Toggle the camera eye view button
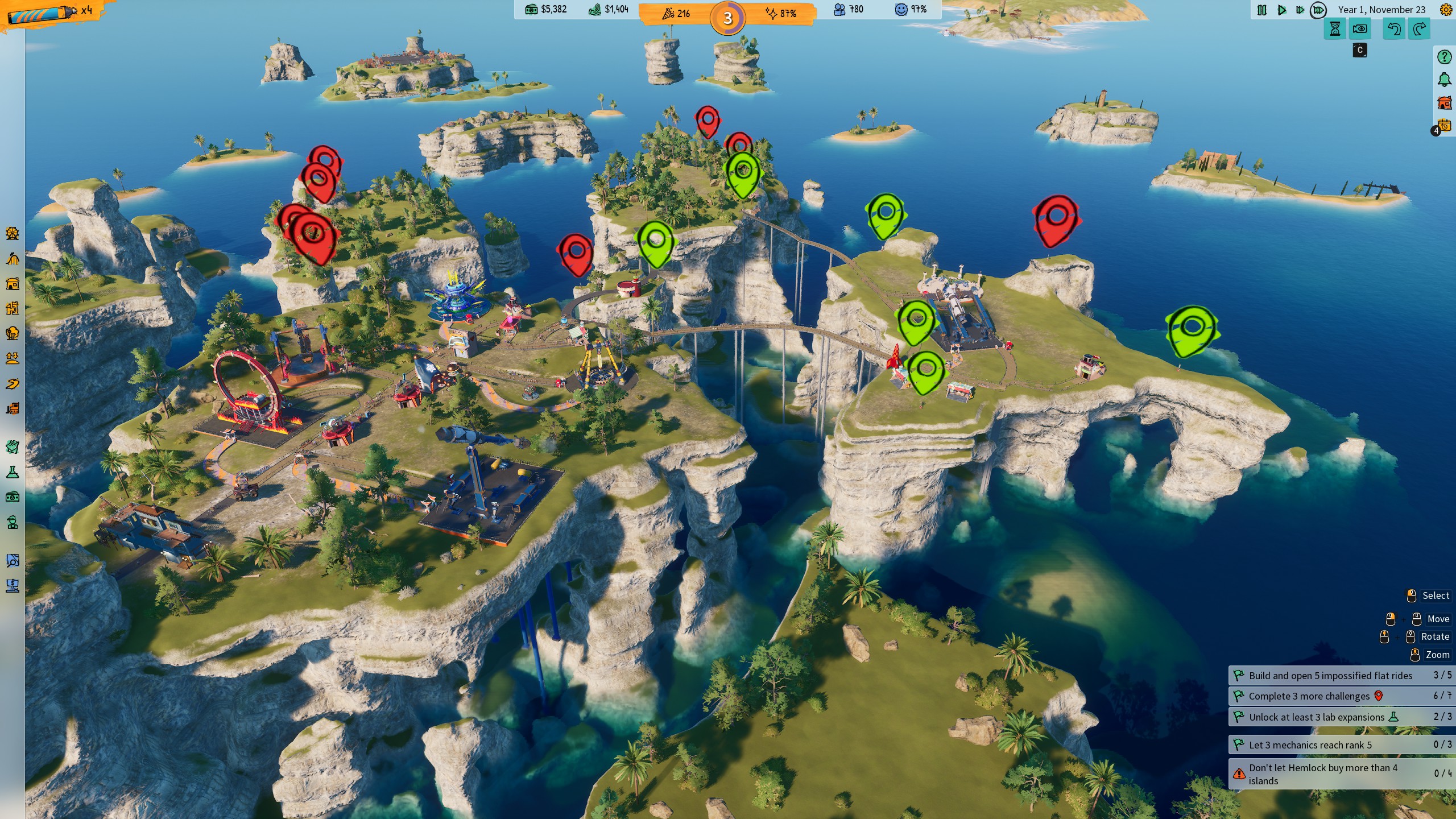The image size is (1456, 819). pos(1360,29)
